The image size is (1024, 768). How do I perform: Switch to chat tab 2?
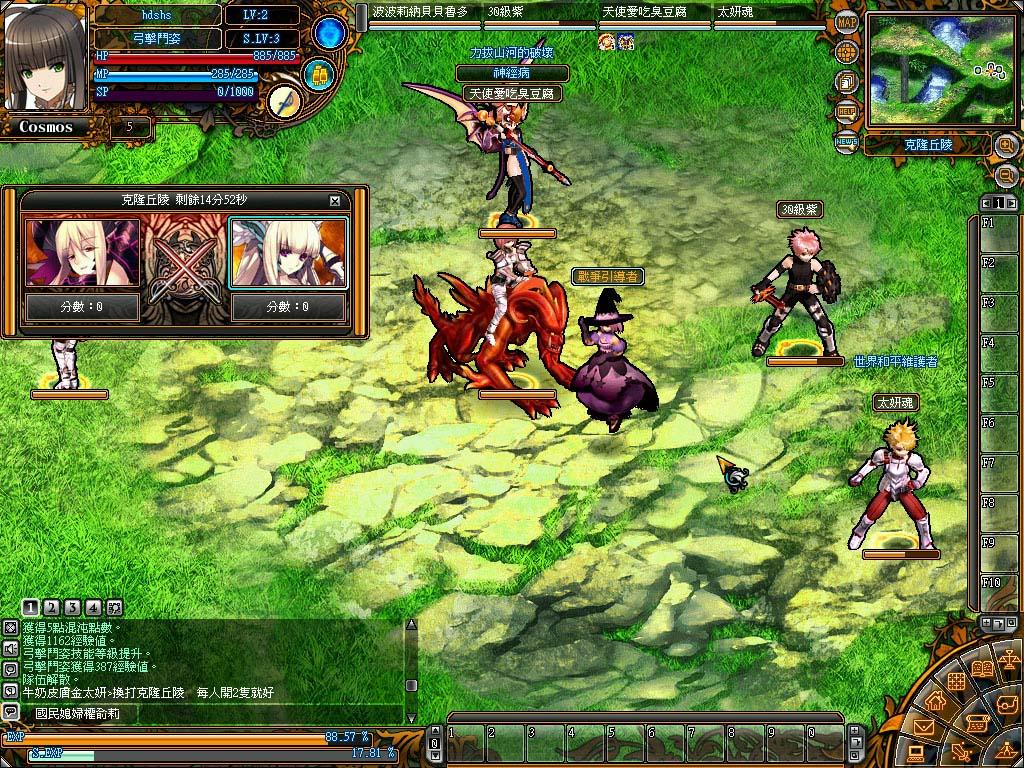[x=52, y=607]
